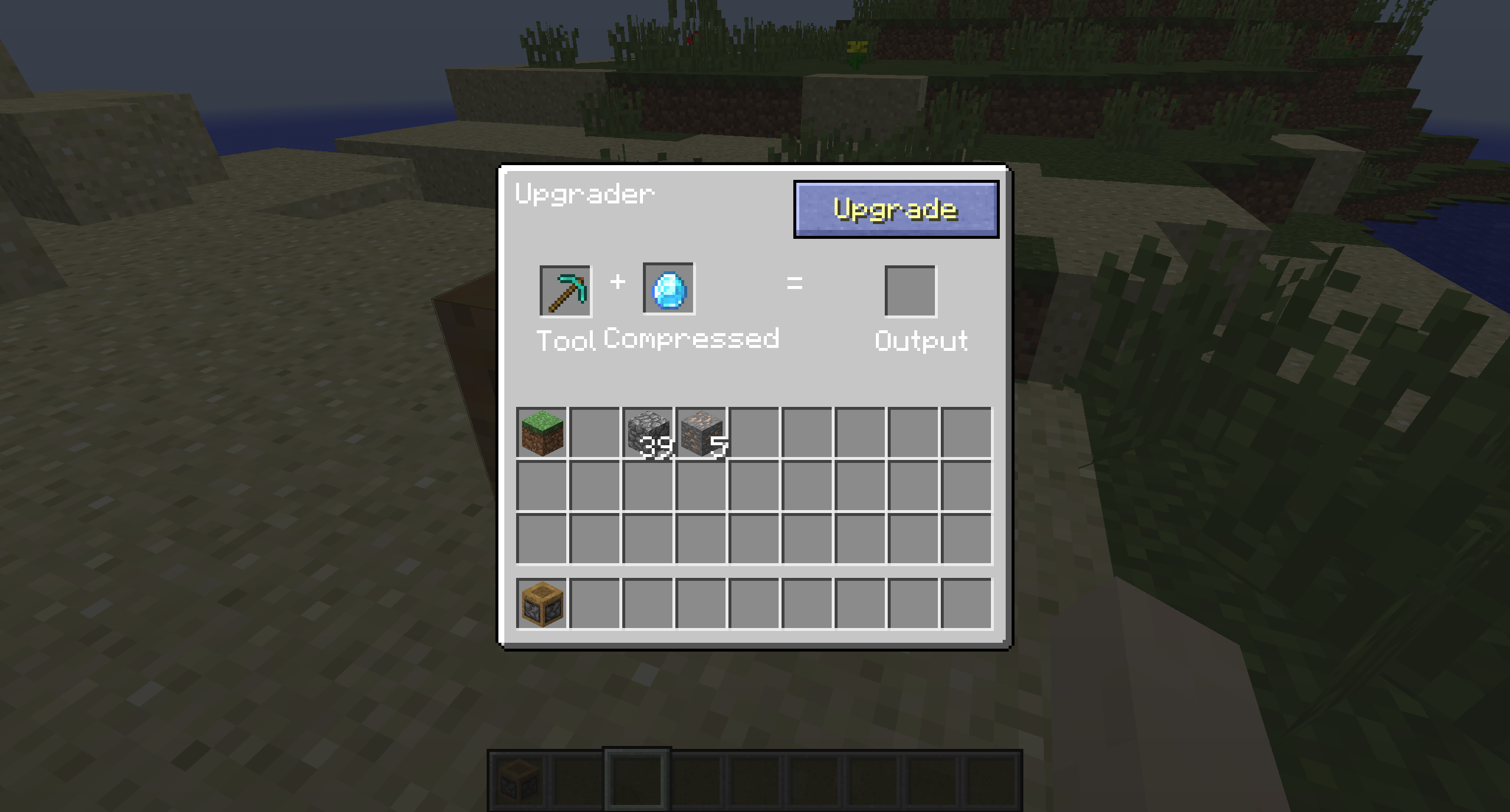Click the empty slot beside the grass block

[594, 432]
